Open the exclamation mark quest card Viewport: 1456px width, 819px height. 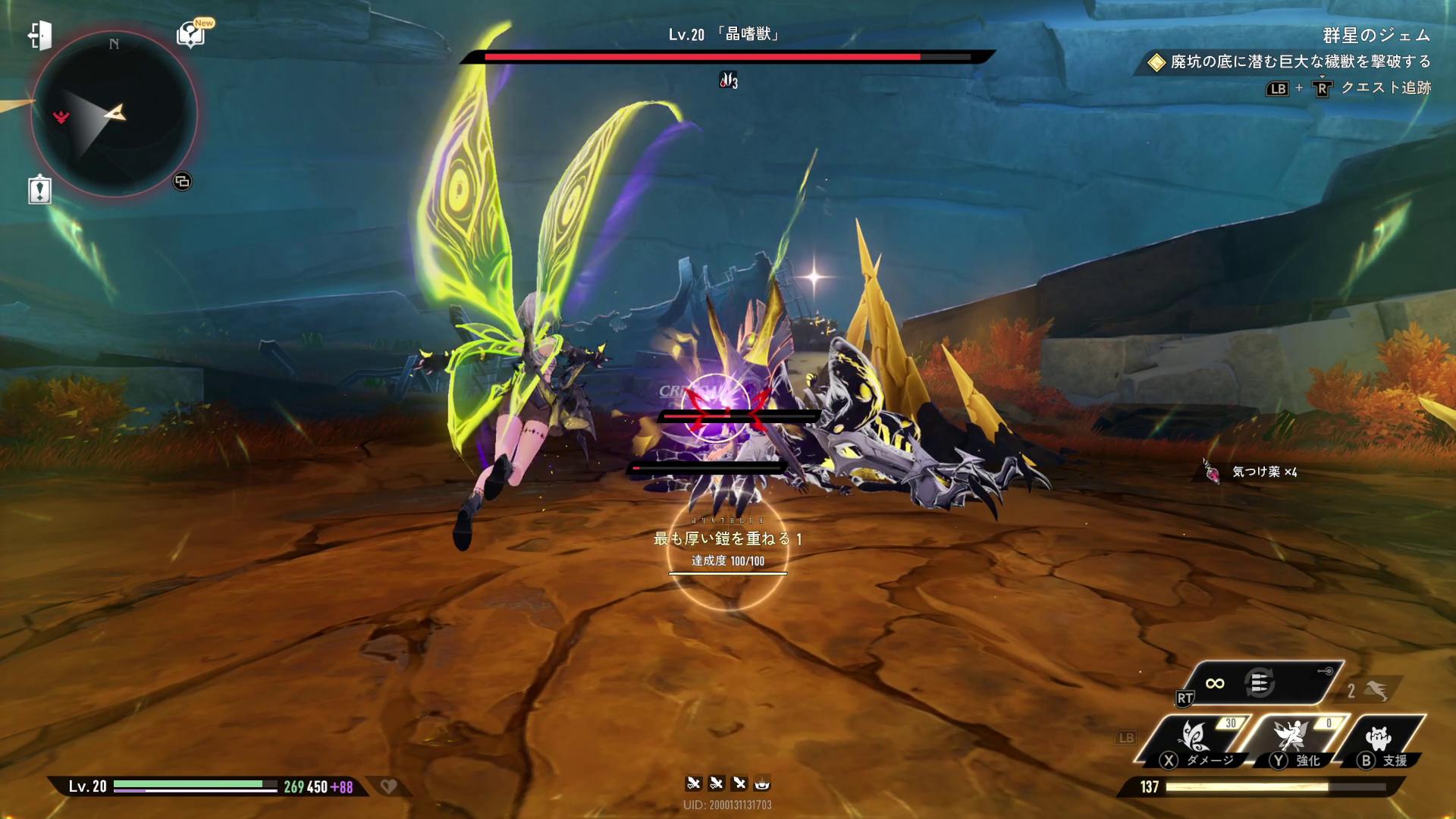click(x=39, y=190)
